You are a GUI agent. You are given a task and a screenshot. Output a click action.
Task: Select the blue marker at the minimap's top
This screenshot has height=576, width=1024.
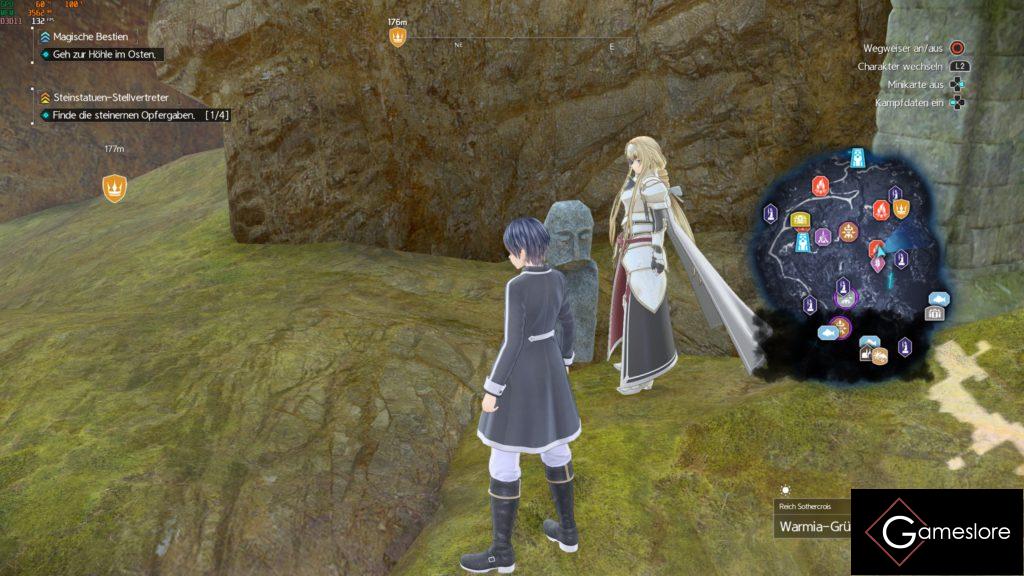coord(857,158)
